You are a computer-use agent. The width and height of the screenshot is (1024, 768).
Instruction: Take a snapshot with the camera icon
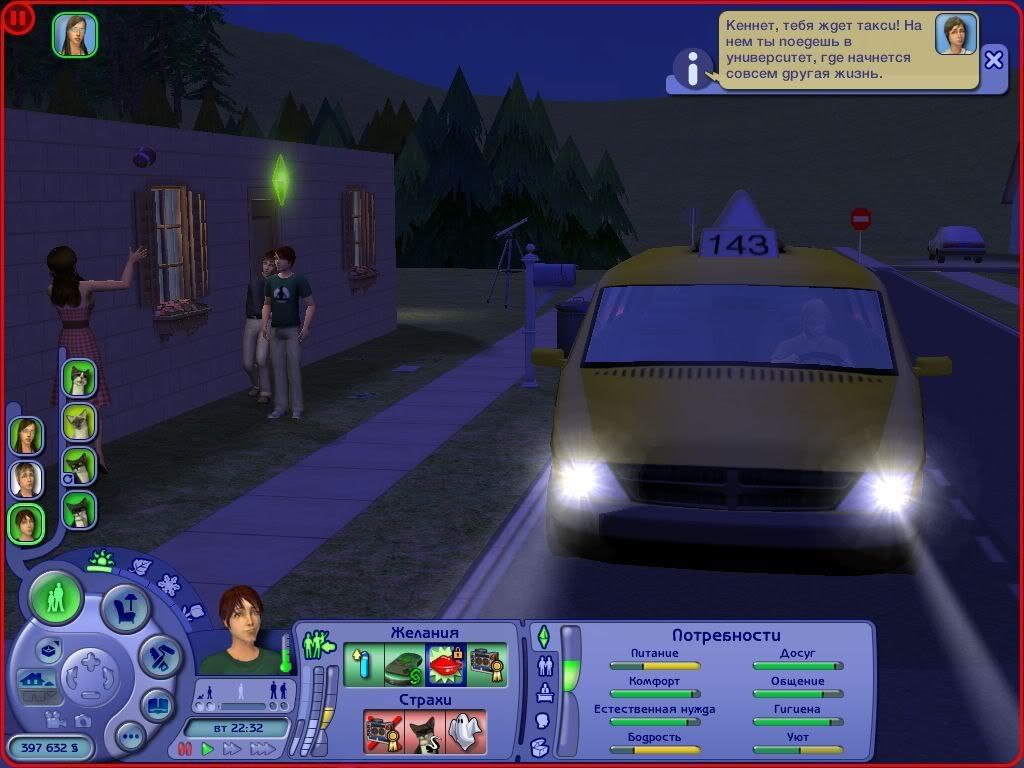pos(84,719)
